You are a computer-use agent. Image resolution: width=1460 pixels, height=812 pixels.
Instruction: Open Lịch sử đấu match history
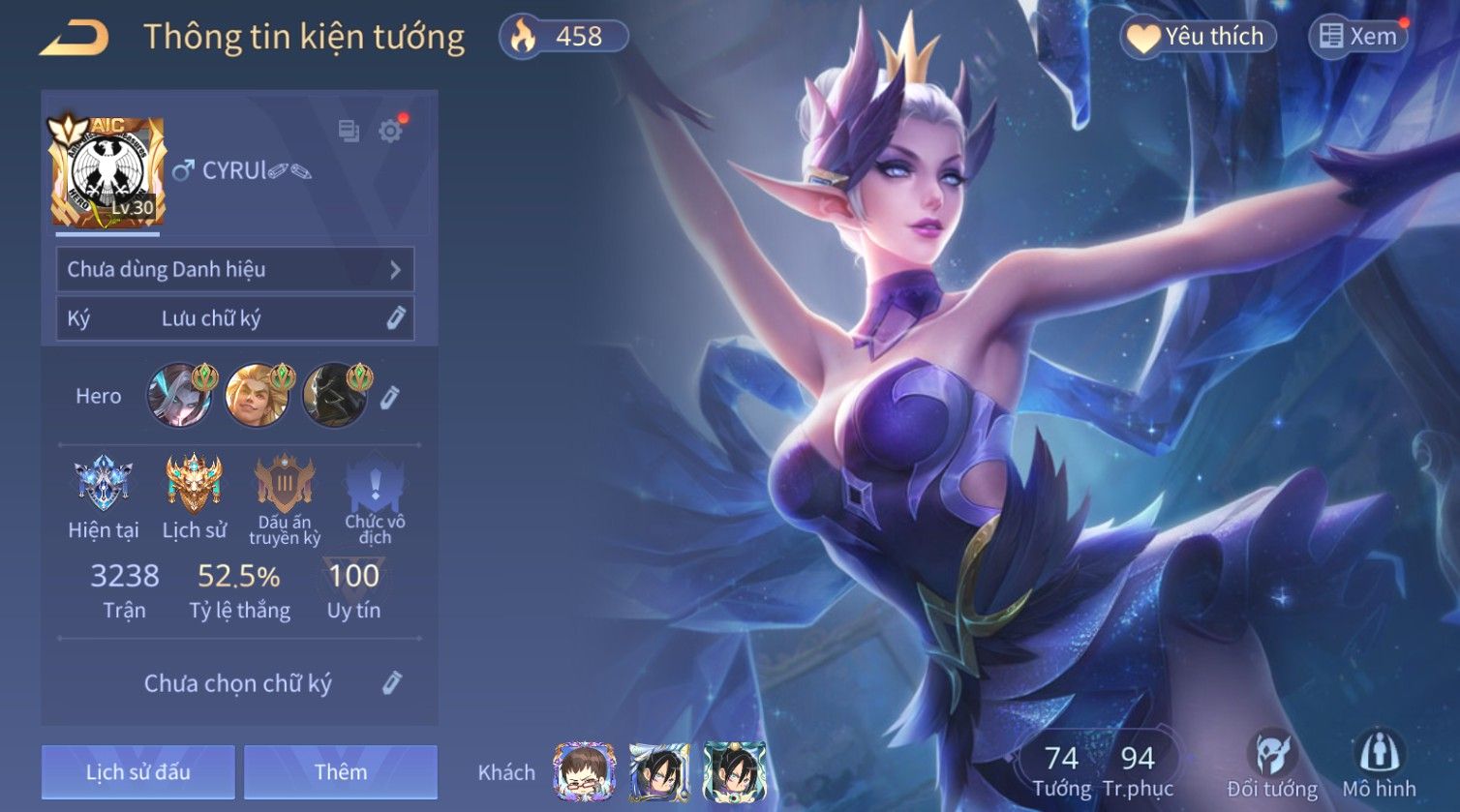137,772
